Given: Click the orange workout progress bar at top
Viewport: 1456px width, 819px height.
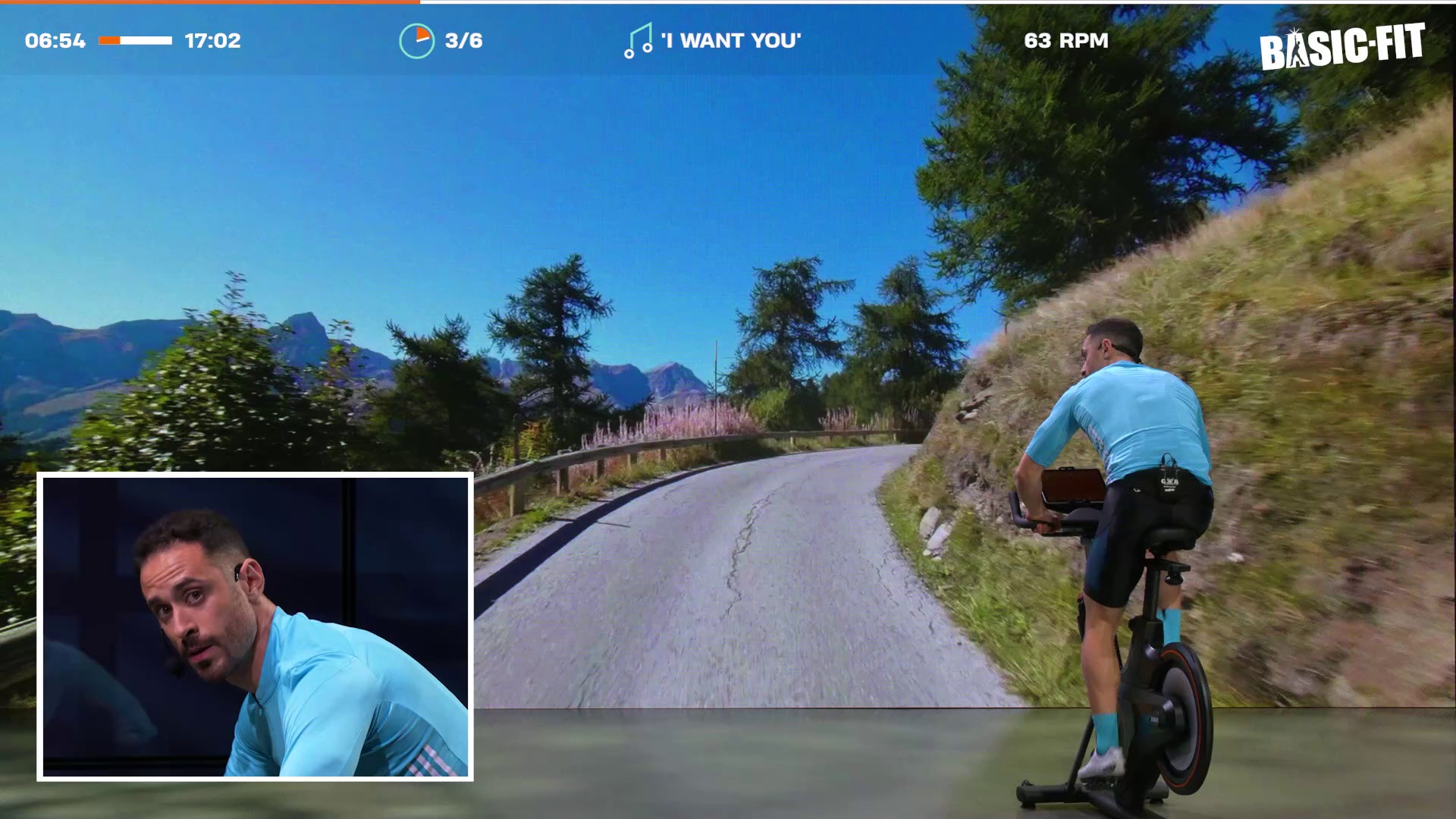Looking at the screenshot, I should [x=210, y=2].
